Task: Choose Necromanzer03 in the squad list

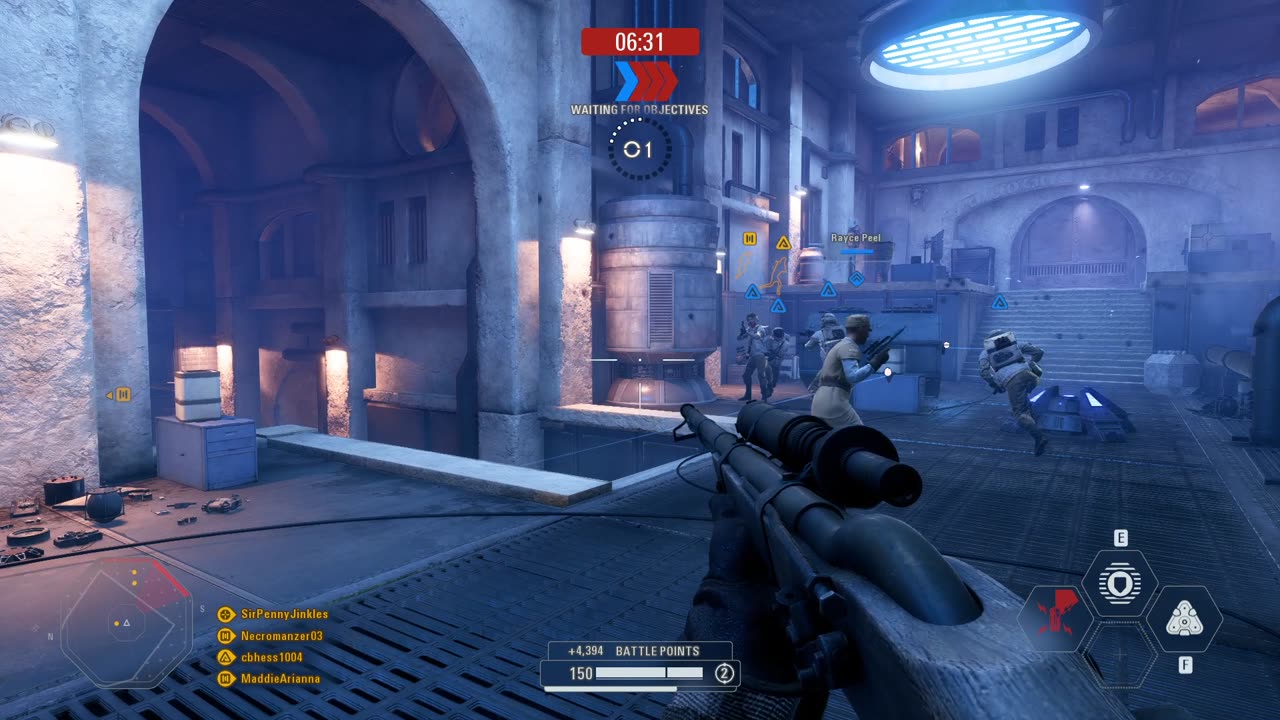Action: [x=281, y=636]
